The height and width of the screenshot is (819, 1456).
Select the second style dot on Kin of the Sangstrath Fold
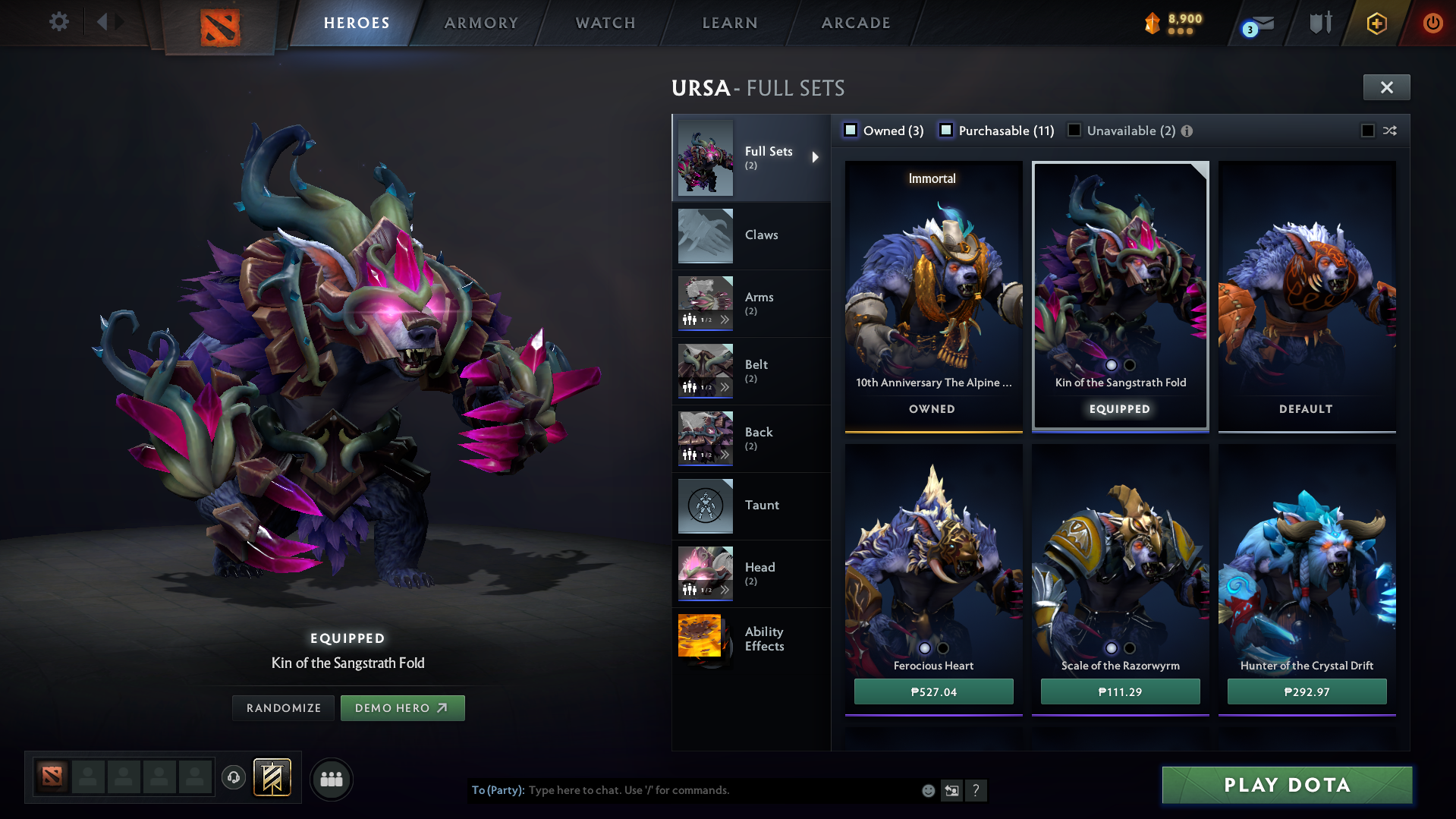[x=1130, y=365]
